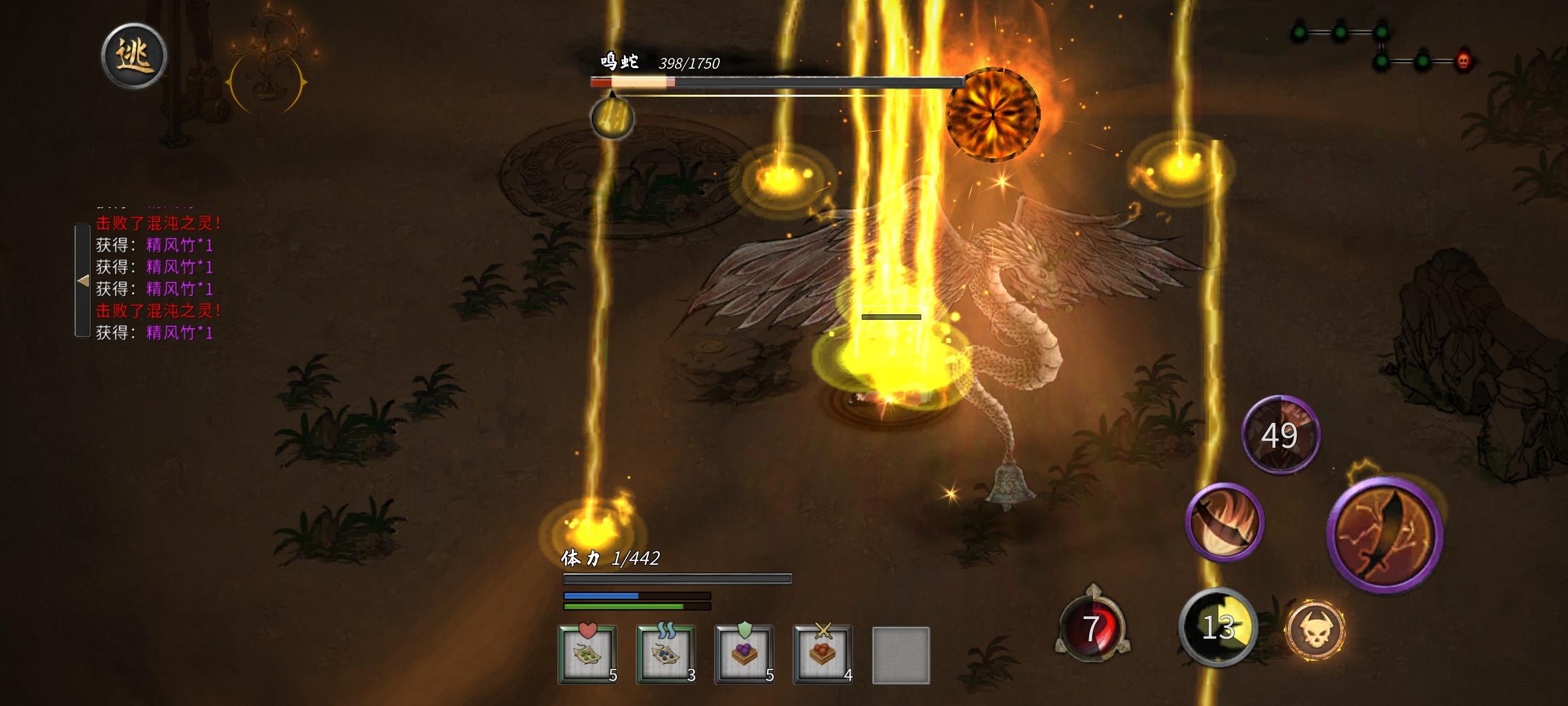The width and height of the screenshot is (1568, 706).
Task: Consume the purple fruit crate defense item
Action: 744,654
